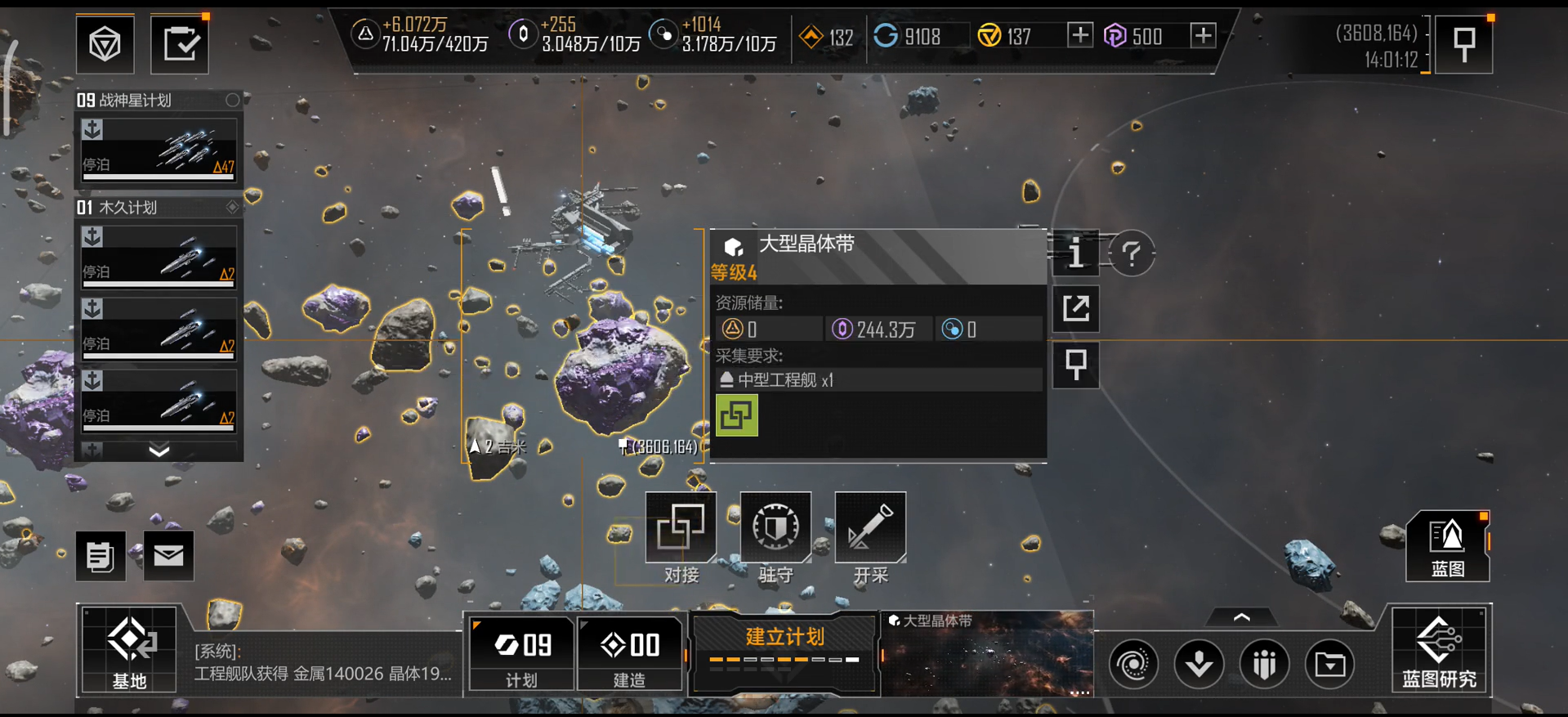
Task: Open the 基地 base button
Action: 129,650
